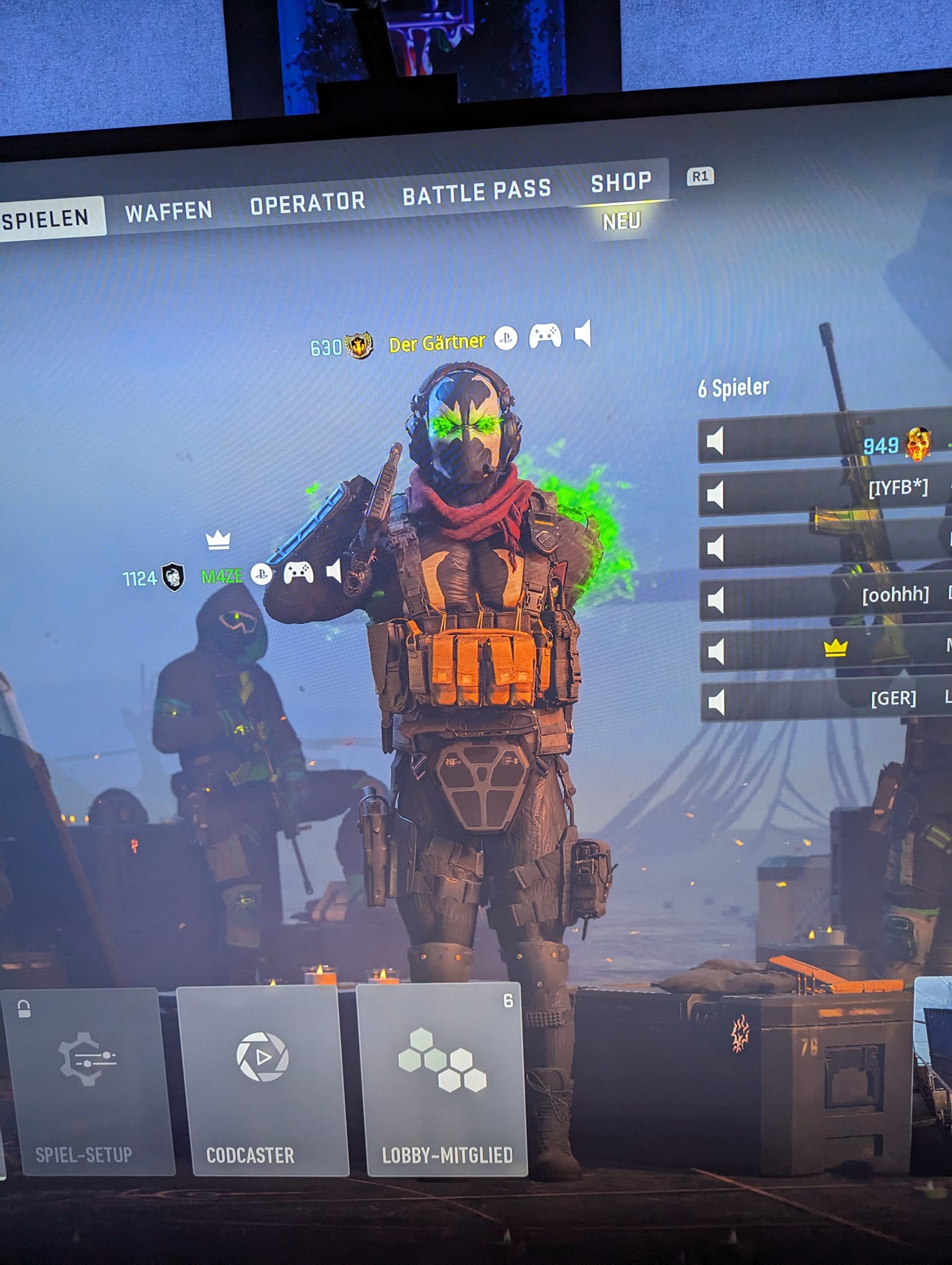Toggle the speaker icon beside Der Gärtner

tap(583, 334)
